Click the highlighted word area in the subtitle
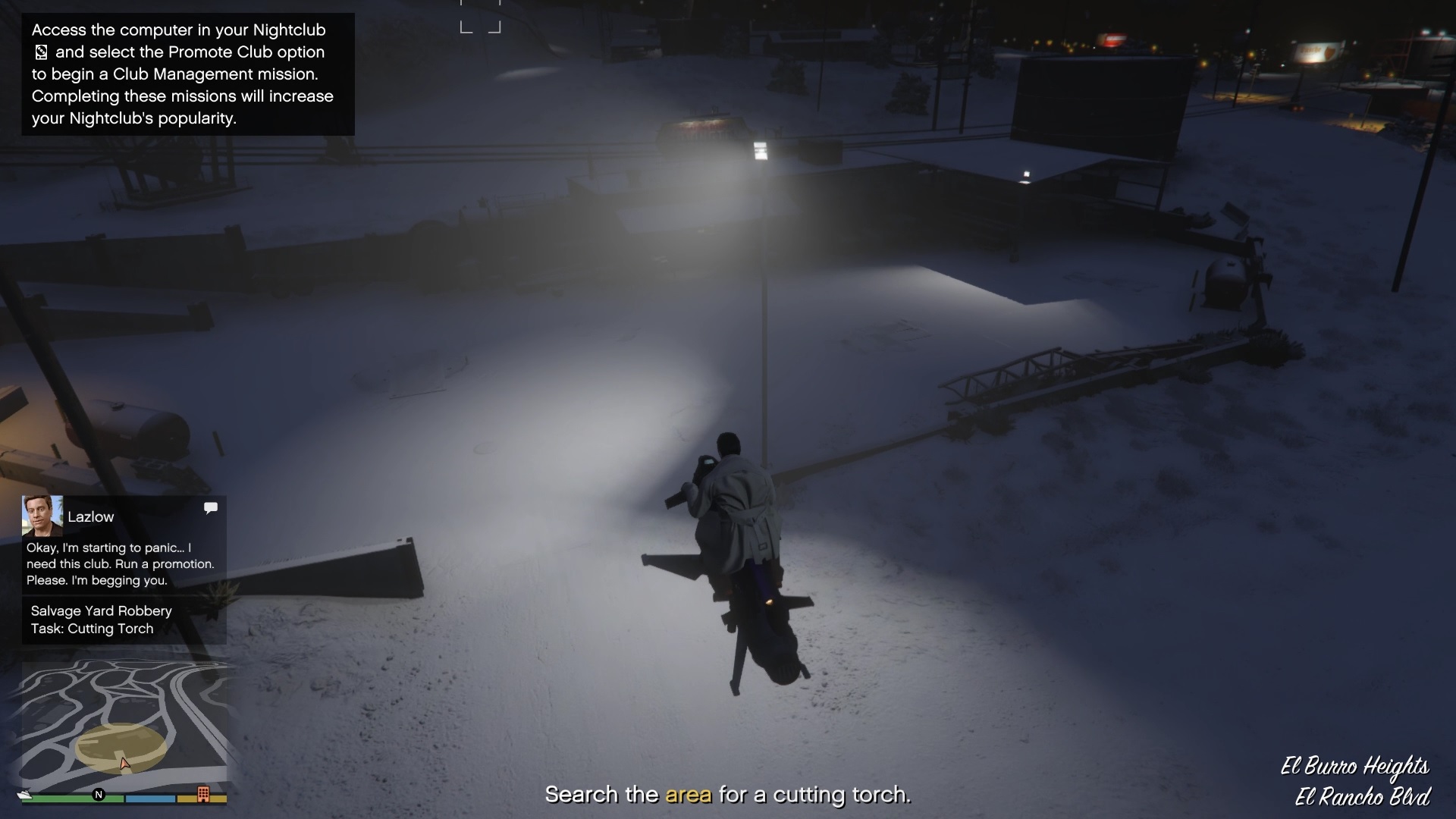This screenshot has height=819, width=1456. pos(689,795)
